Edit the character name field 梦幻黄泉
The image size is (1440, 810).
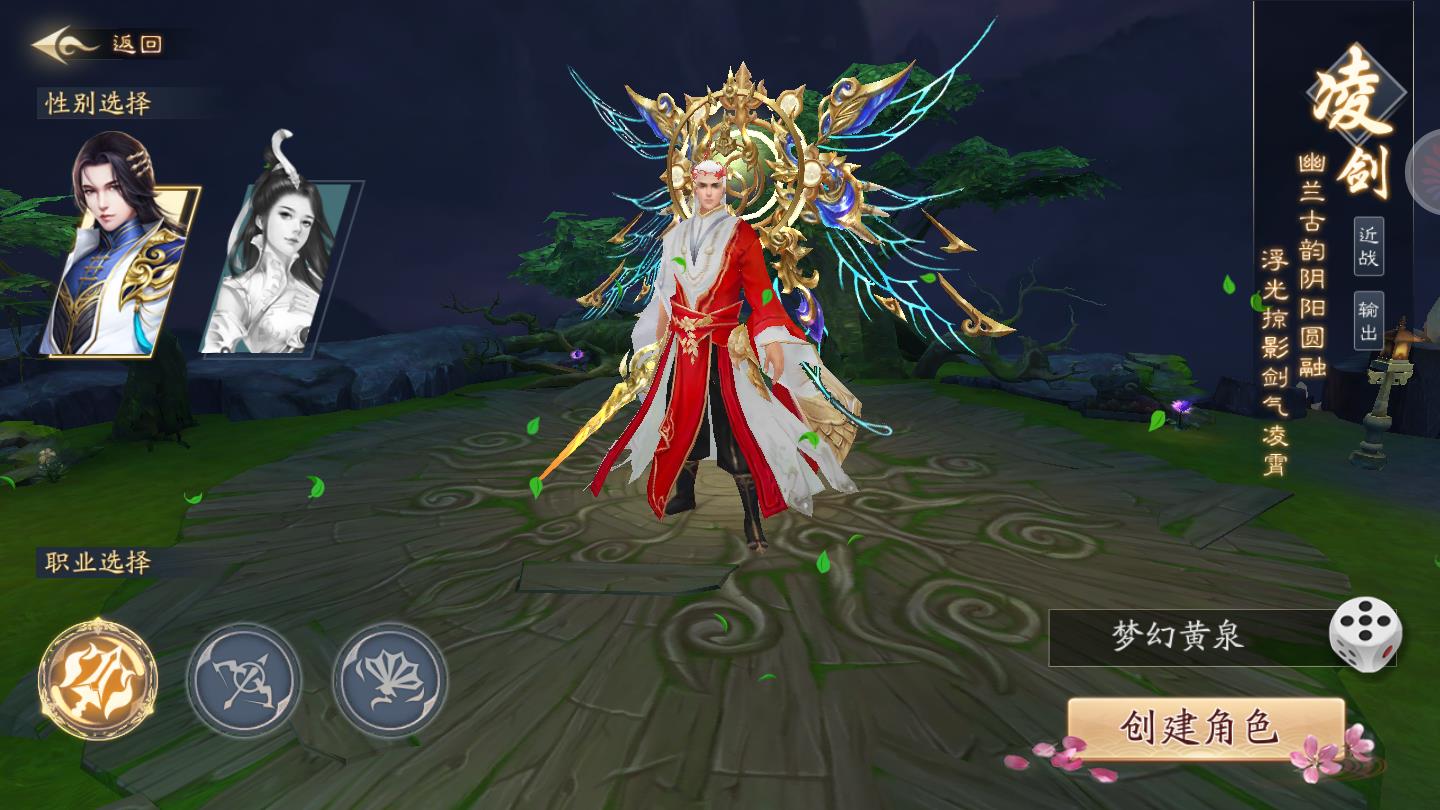(1180, 637)
